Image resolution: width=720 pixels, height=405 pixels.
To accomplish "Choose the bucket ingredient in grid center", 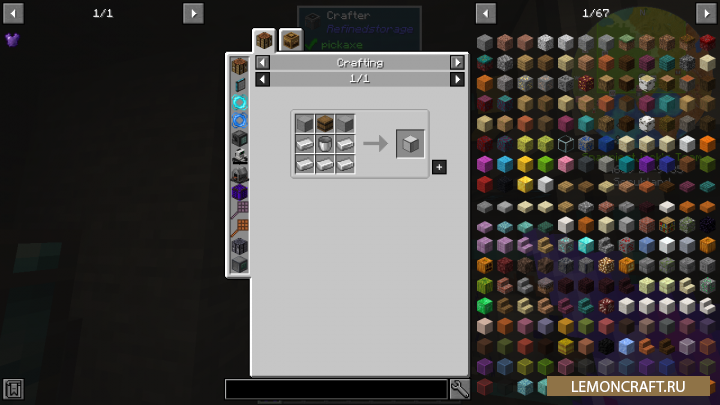I will tap(325, 144).
